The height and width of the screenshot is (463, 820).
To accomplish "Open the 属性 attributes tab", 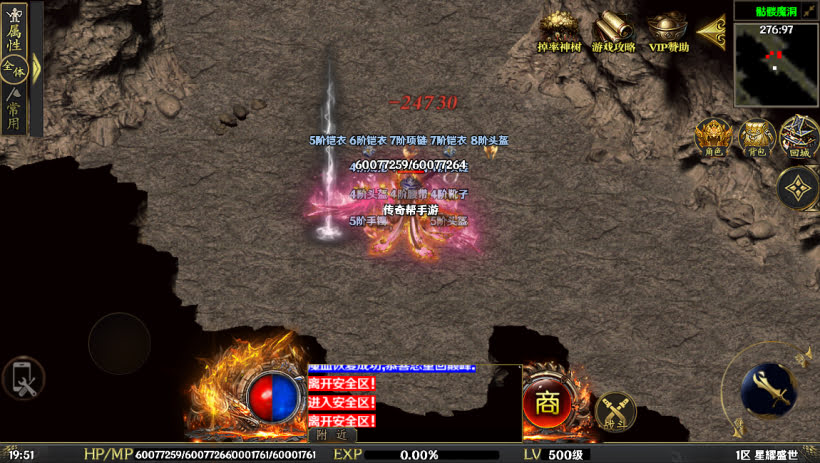I will [x=13, y=37].
